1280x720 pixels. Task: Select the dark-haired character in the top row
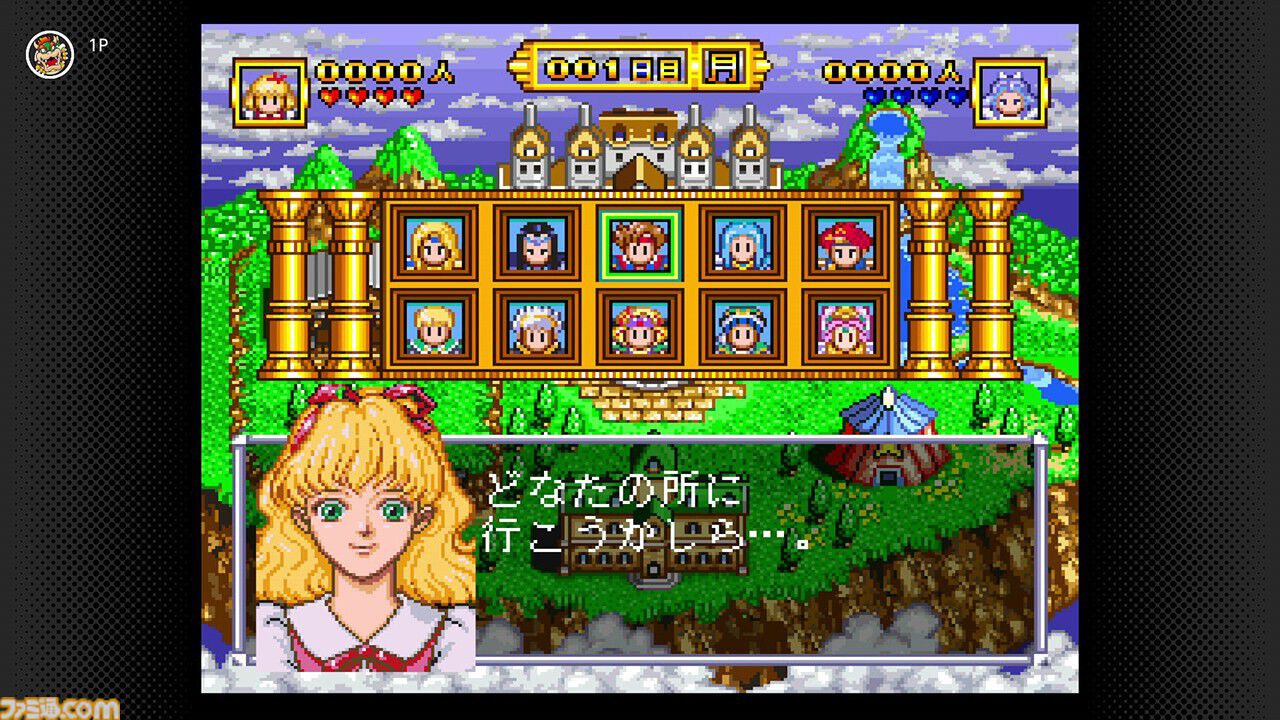coord(536,245)
